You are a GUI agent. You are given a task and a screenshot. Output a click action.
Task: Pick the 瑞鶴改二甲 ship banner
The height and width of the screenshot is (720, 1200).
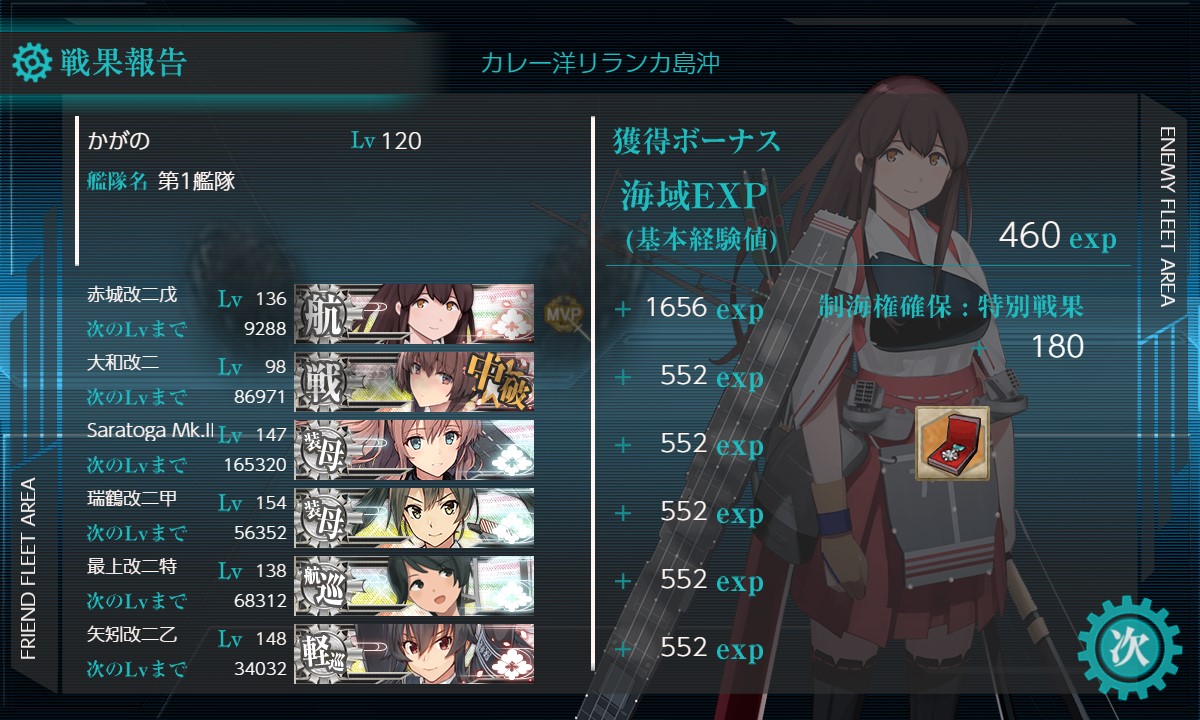click(x=414, y=517)
